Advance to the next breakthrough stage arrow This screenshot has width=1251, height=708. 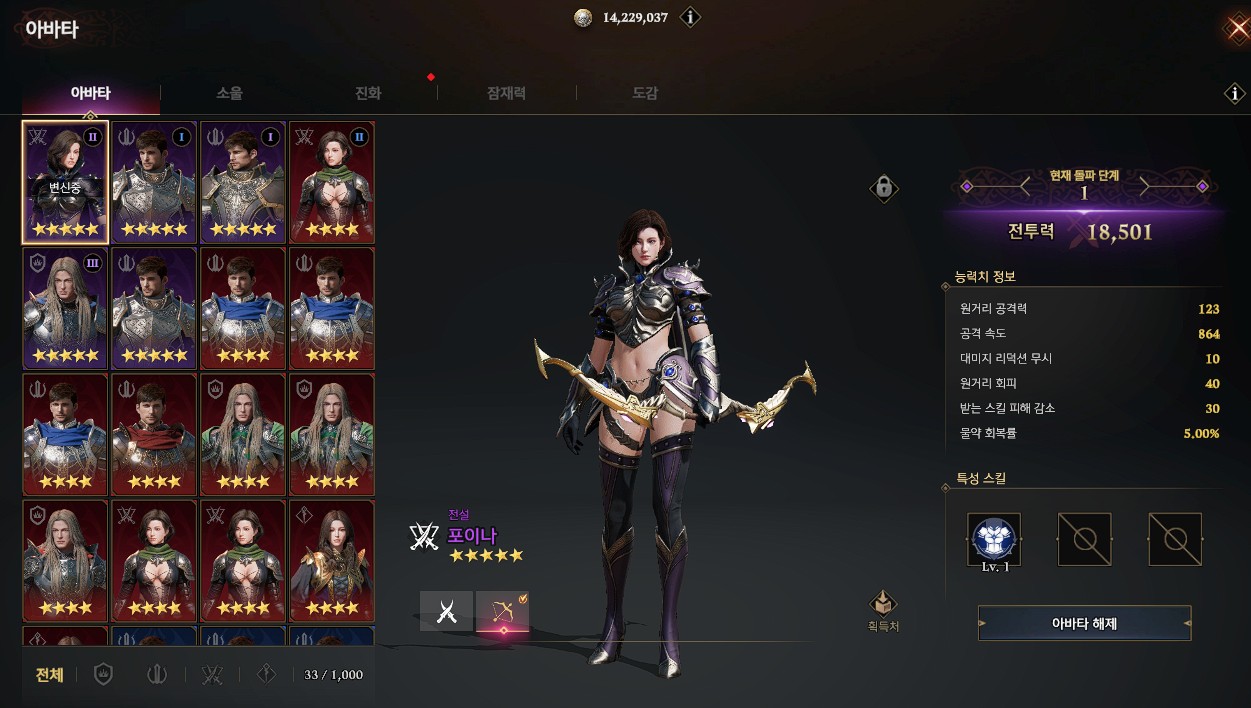(x=1146, y=186)
